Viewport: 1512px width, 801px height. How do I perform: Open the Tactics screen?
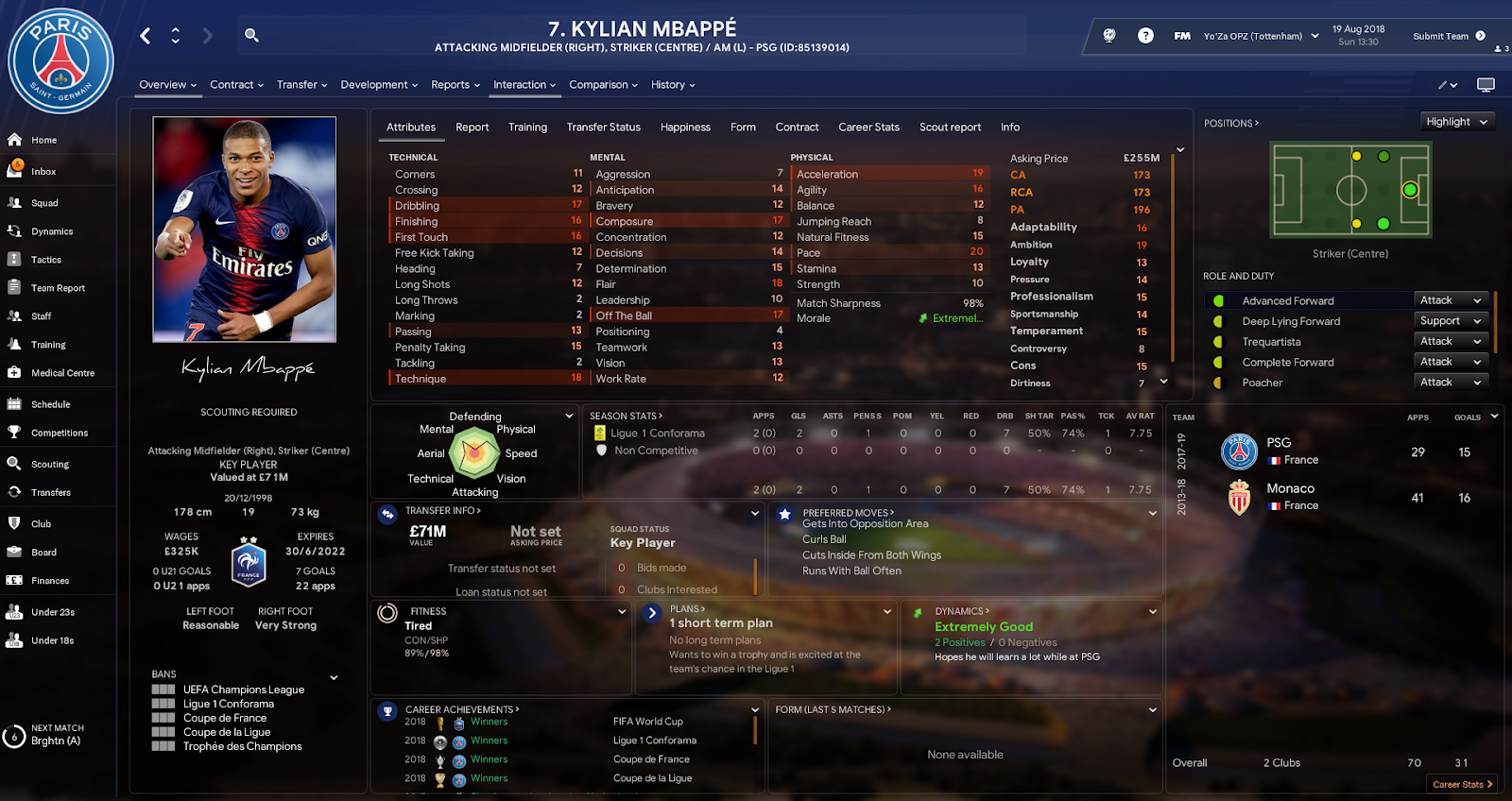tap(43, 259)
